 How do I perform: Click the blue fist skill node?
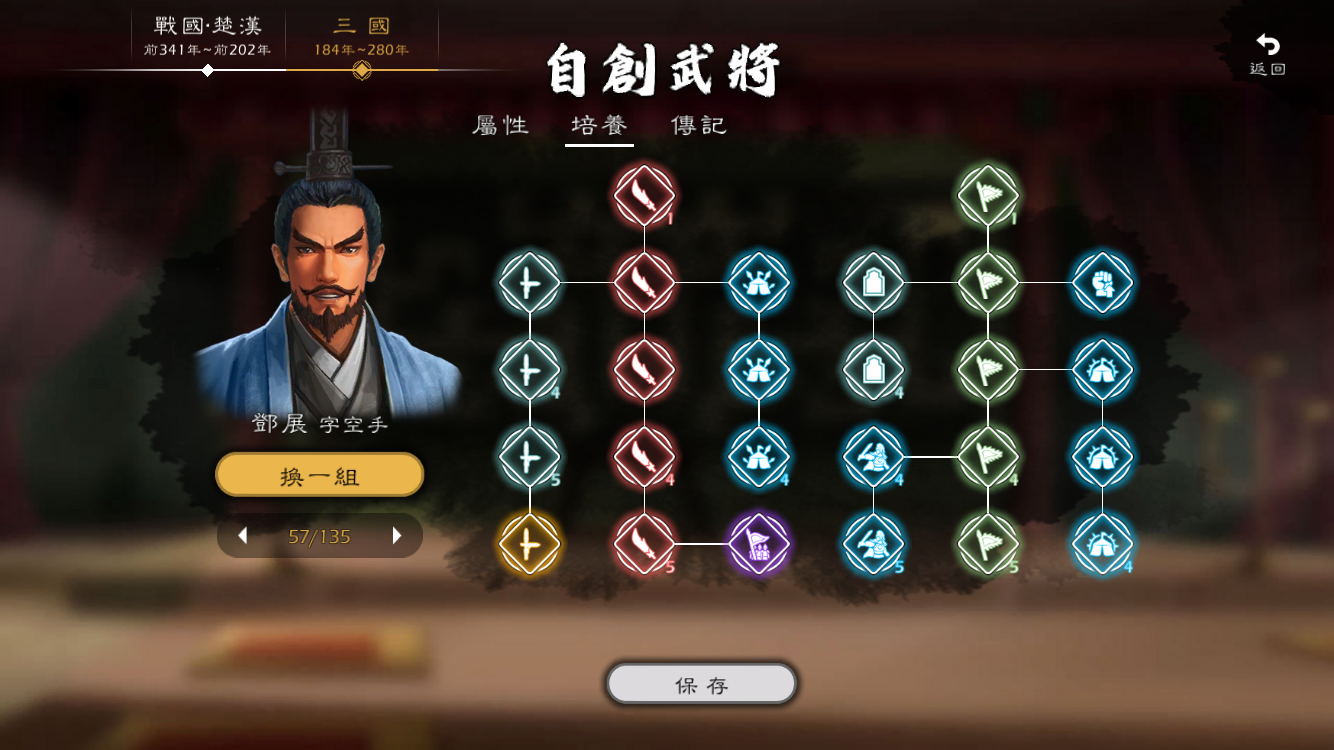[x=1103, y=282]
